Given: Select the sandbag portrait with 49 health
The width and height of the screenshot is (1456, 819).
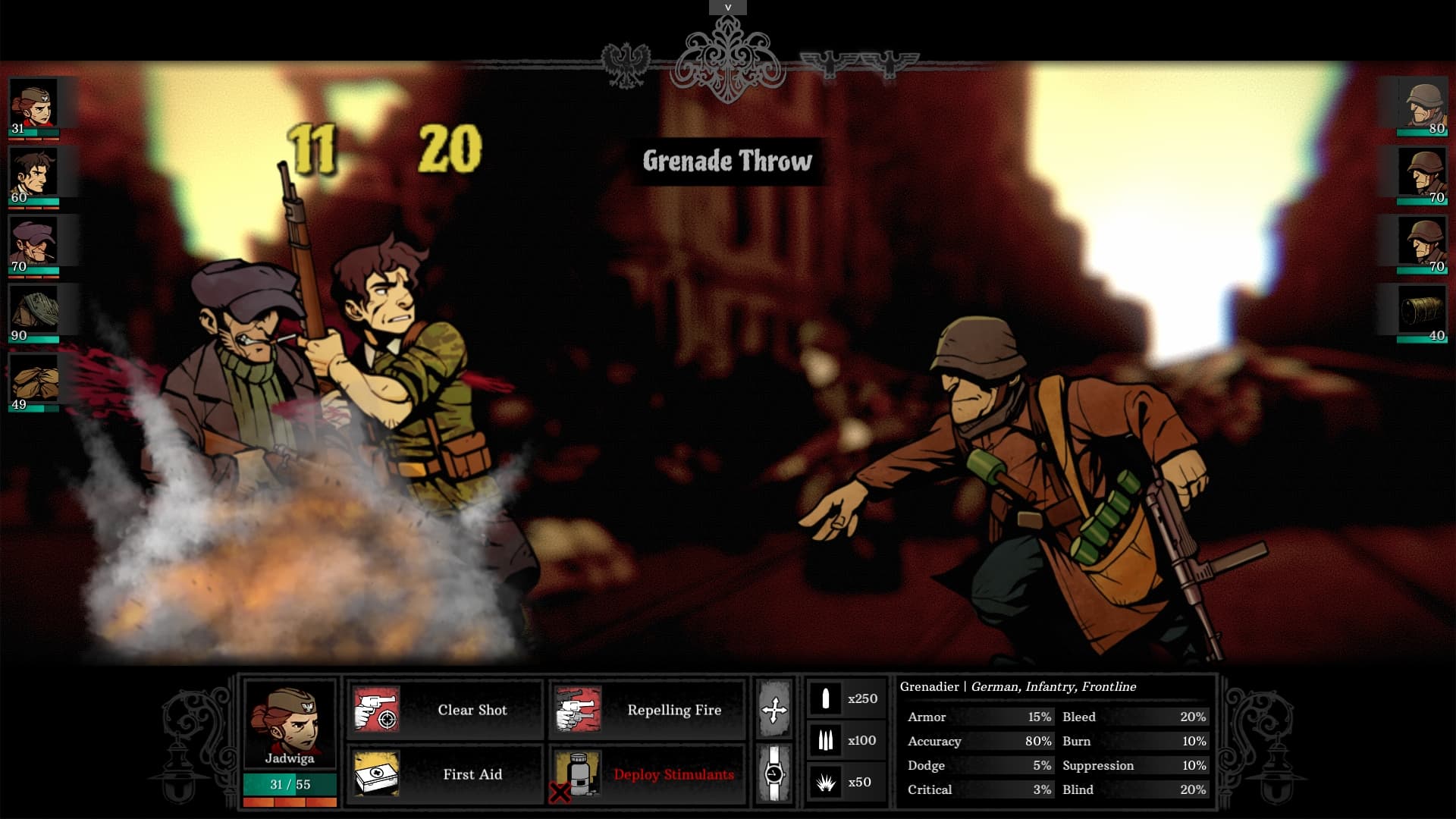Looking at the screenshot, I should pyautogui.click(x=34, y=381).
